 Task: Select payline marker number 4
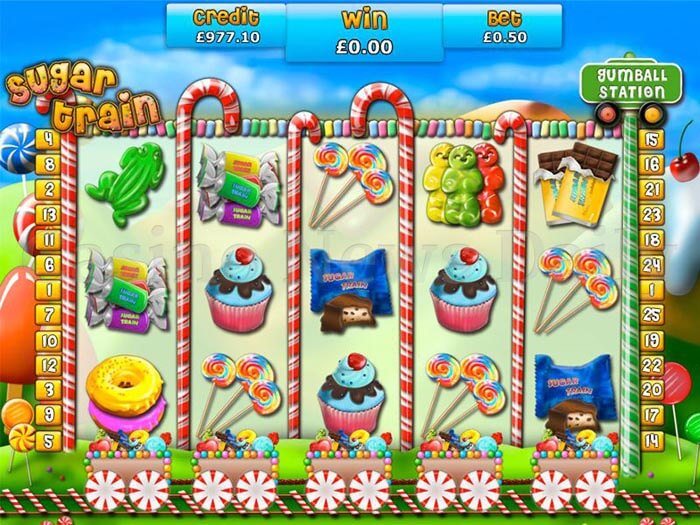46,139
